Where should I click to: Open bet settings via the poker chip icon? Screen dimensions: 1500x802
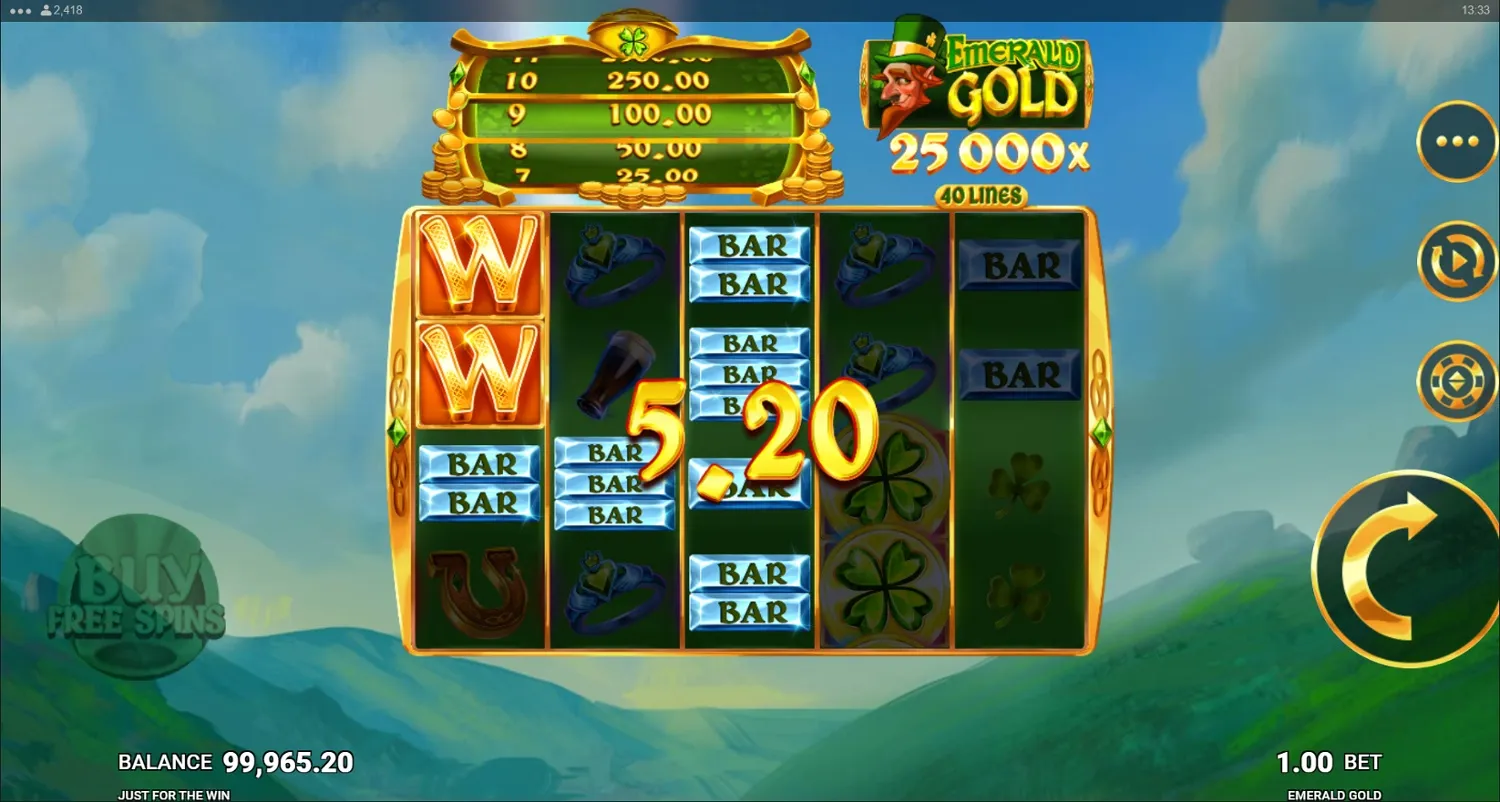(x=1456, y=380)
